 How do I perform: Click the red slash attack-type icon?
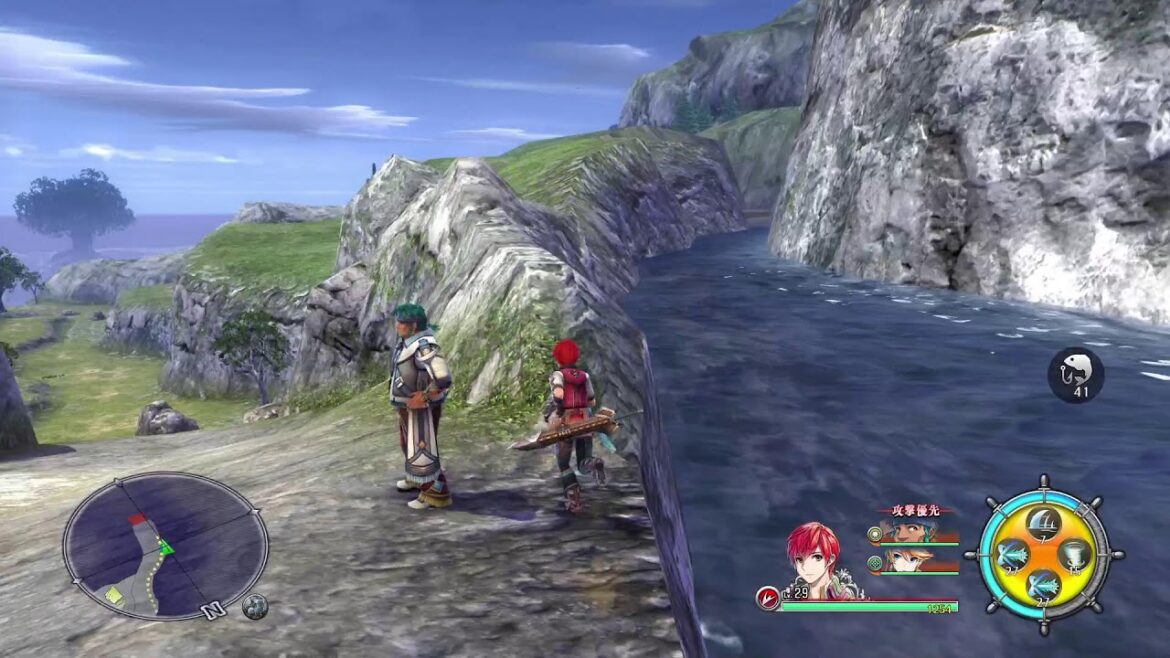point(767,598)
